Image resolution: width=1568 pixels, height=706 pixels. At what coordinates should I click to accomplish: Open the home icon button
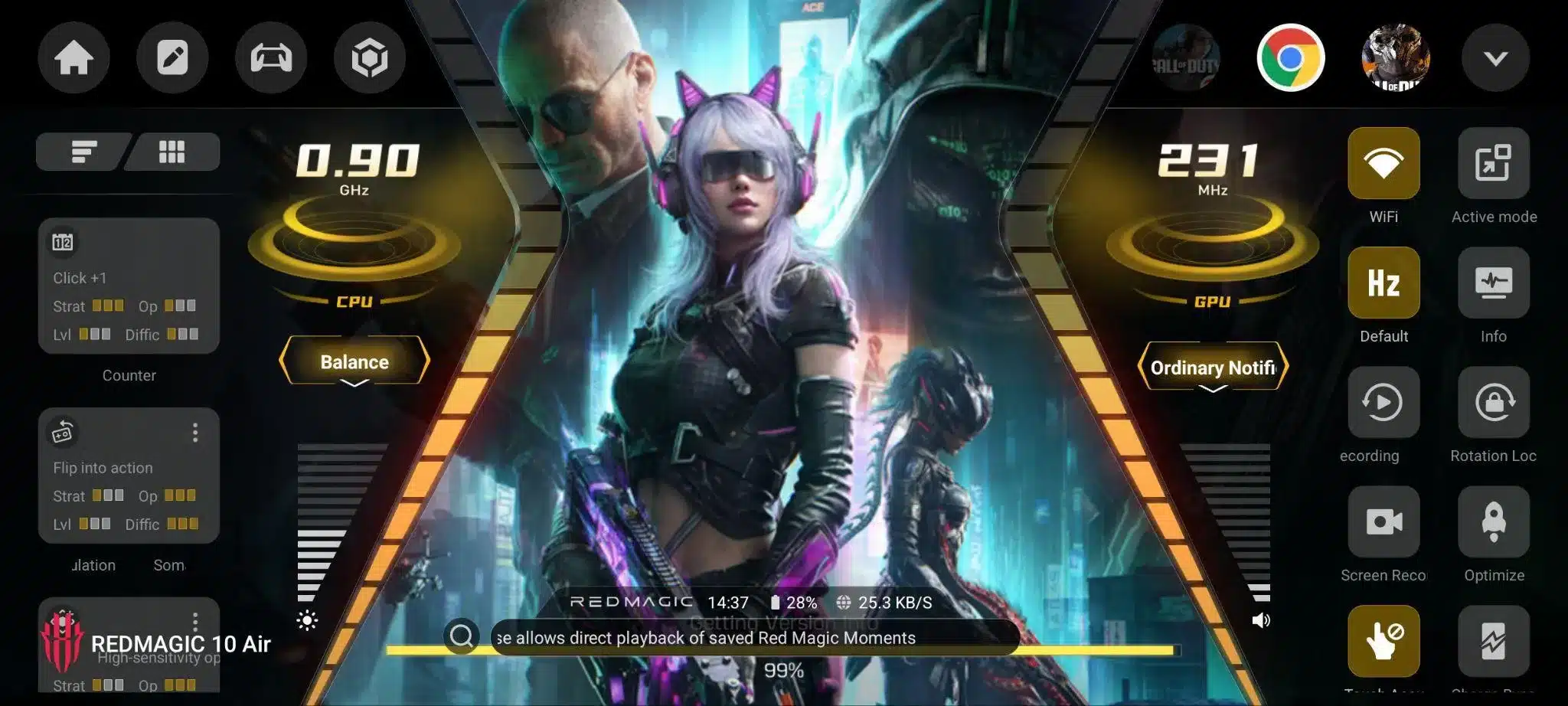point(73,58)
